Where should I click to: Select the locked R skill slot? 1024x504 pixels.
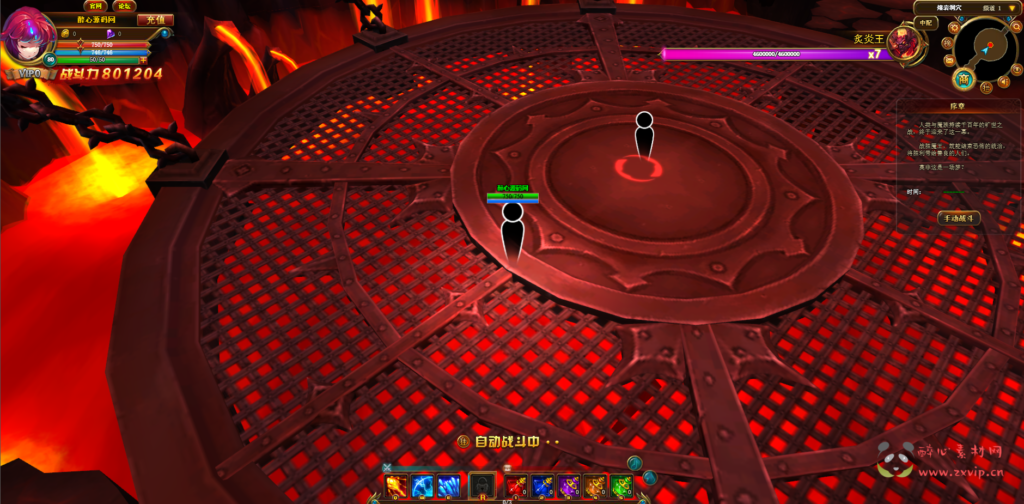[483, 486]
